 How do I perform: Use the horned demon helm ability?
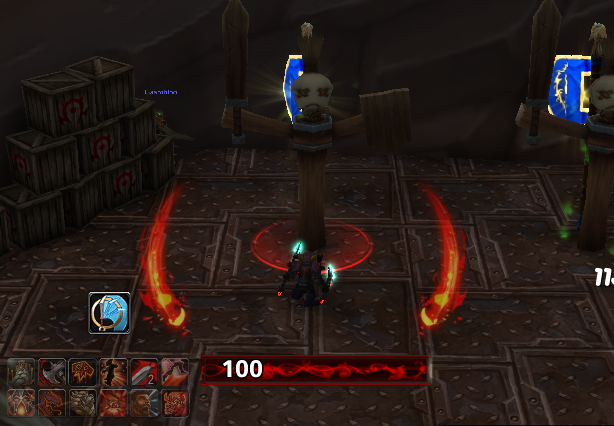click(22, 403)
